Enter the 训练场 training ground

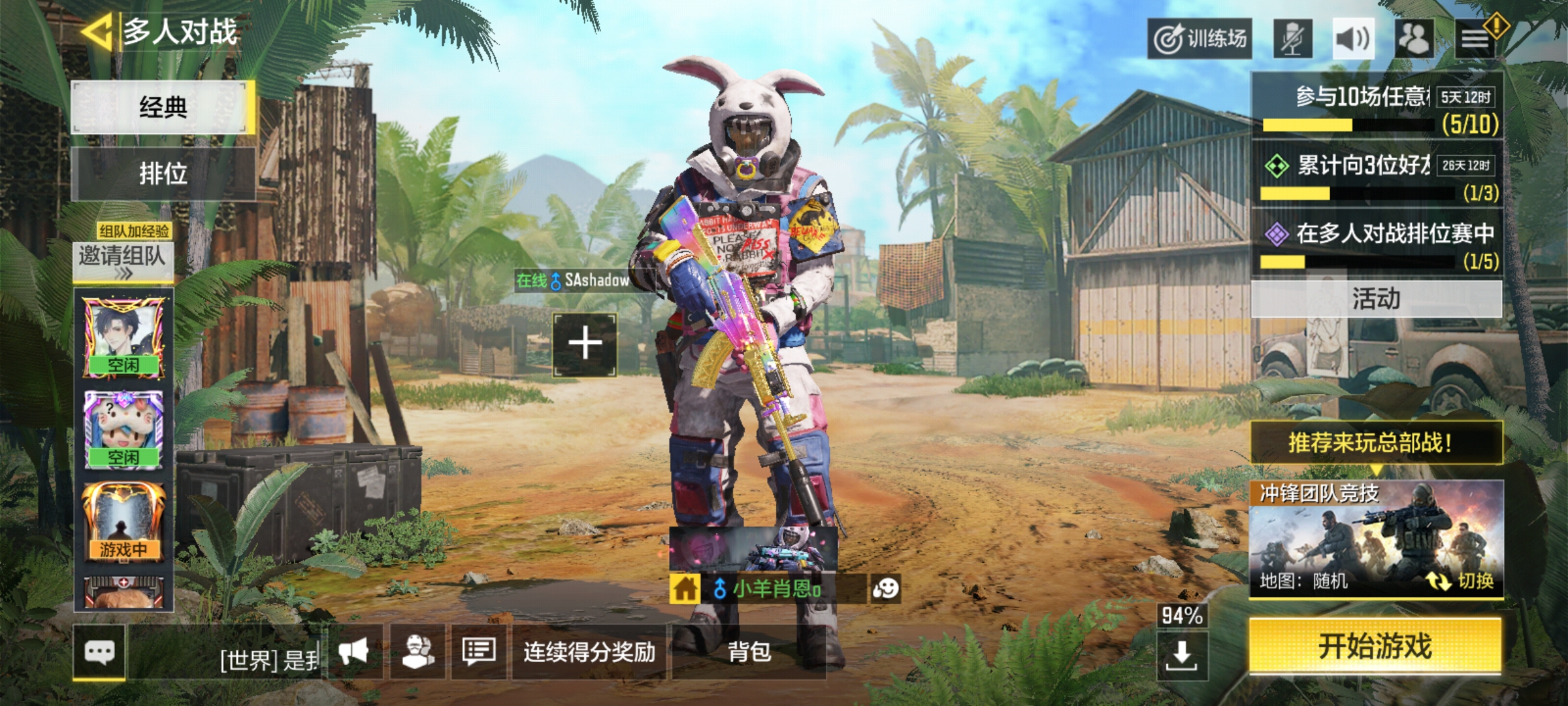[x=1200, y=39]
